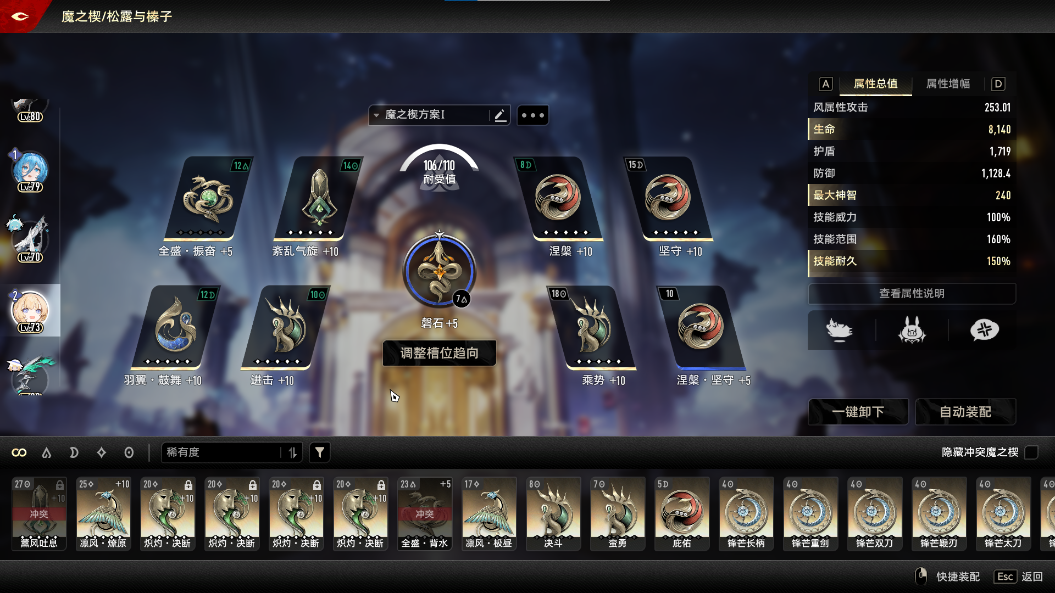Open the 稀有度 sort dropdown
Image resolution: width=1055 pixels, height=593 pixels.
[231, 453]
